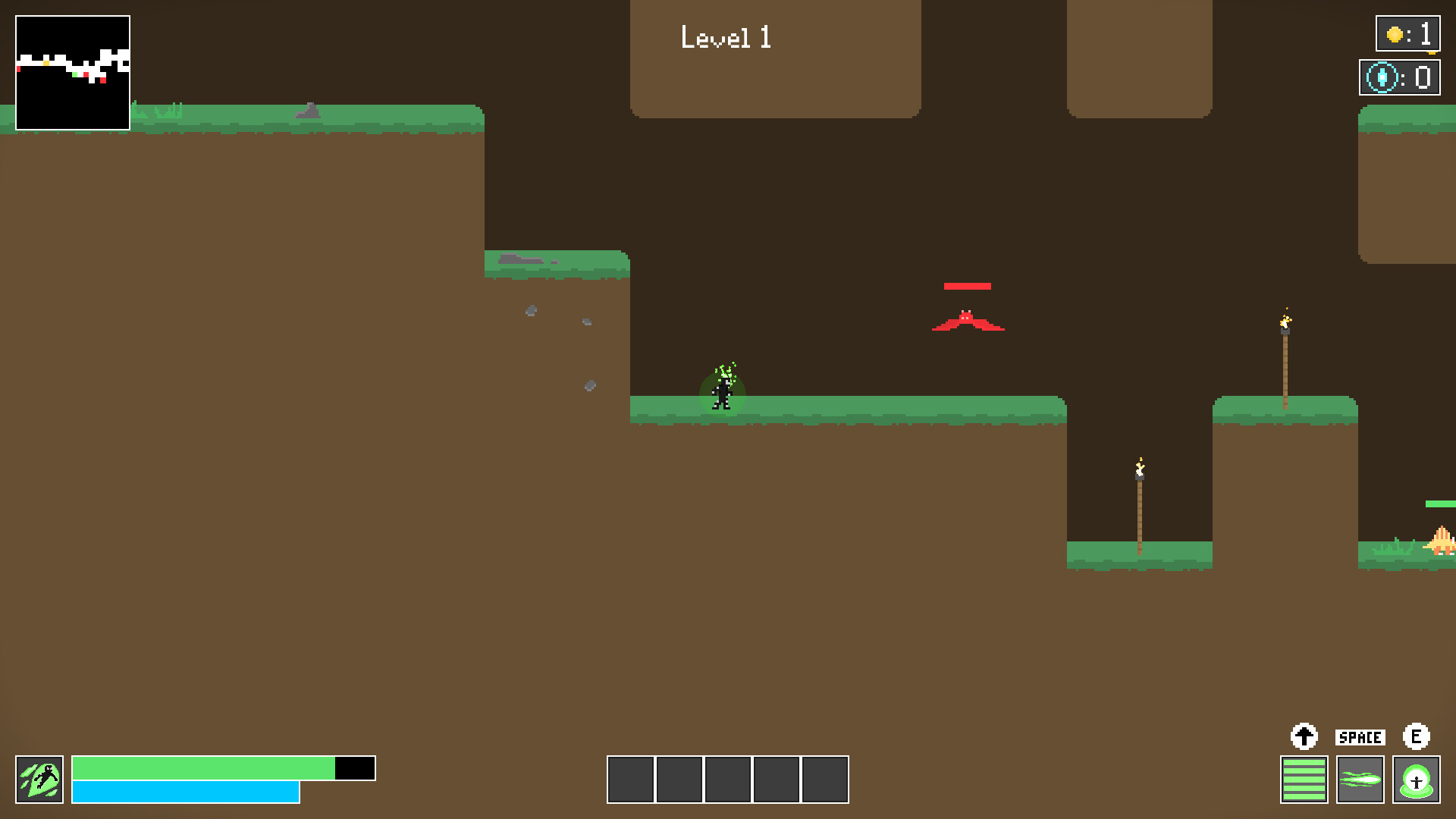Image resolution: width=1456 pixels, height=819 pixels.
Task: Click the red enemy health bar
Action: point(968,286)
